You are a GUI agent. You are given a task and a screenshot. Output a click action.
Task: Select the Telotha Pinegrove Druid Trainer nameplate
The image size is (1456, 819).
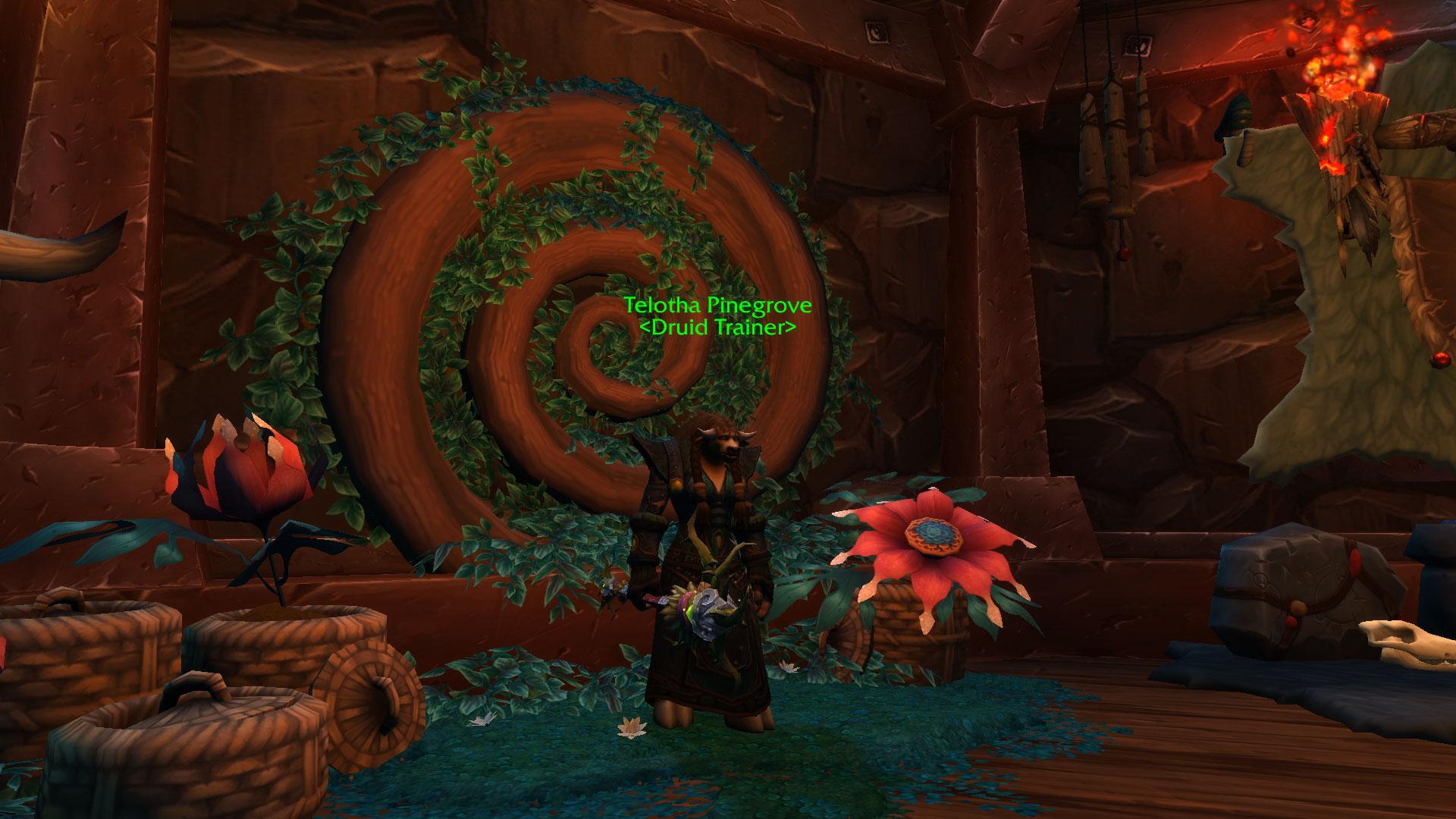tap(717, 315)
